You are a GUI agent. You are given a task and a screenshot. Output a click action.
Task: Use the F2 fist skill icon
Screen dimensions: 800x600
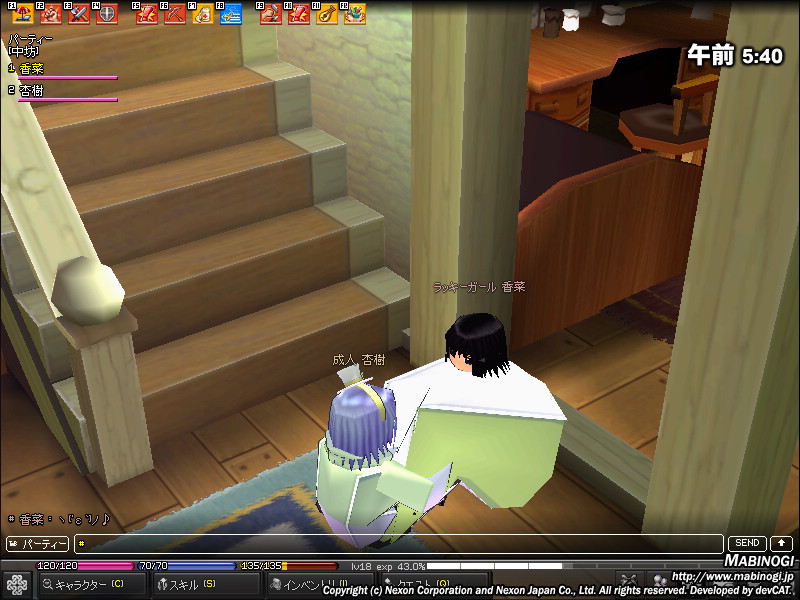tap(51, 14)
